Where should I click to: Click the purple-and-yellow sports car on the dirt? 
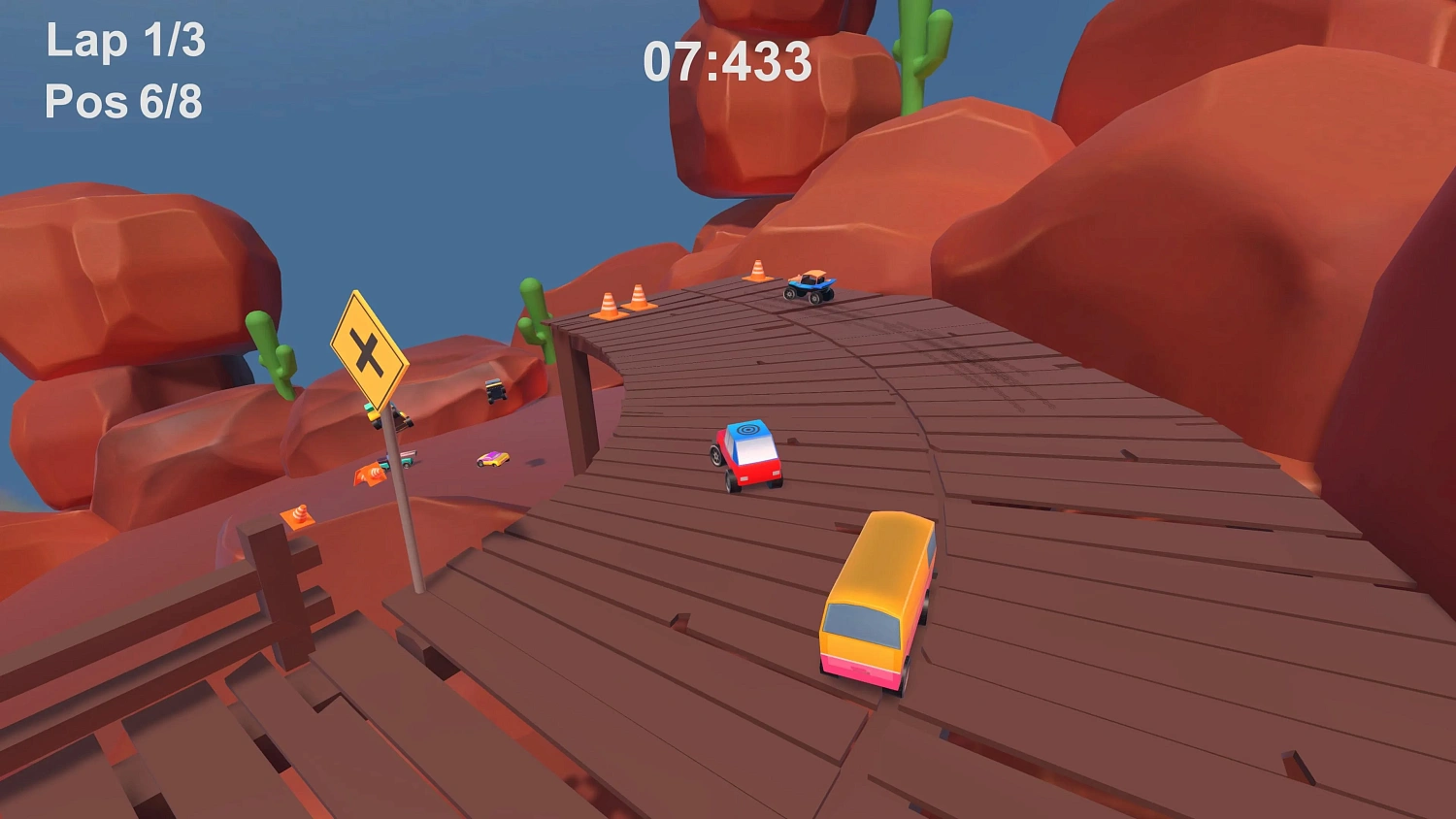tap(493, 459)
